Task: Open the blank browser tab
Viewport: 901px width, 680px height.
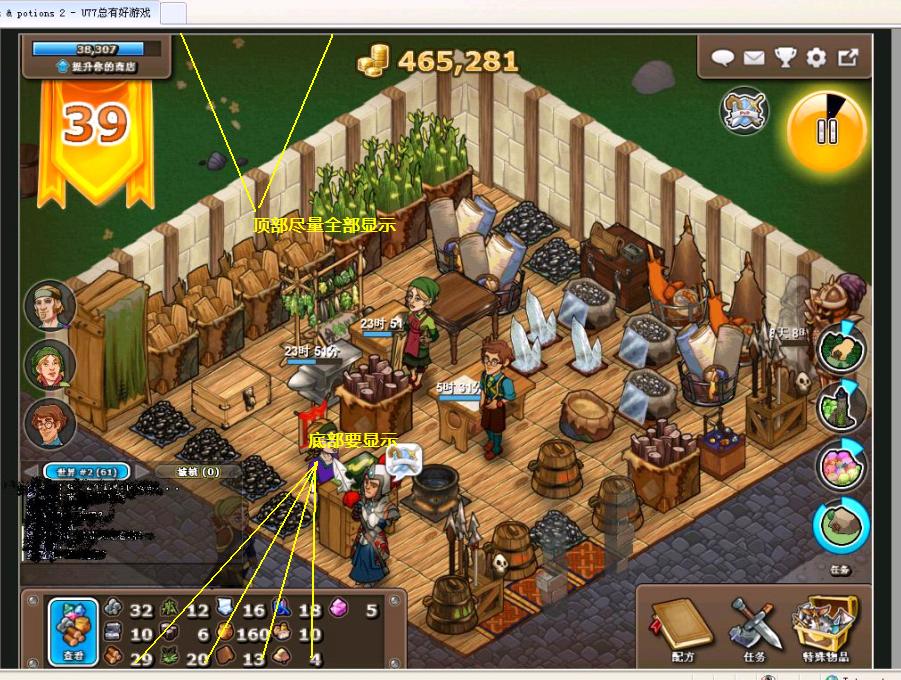Action: point(172,13)
